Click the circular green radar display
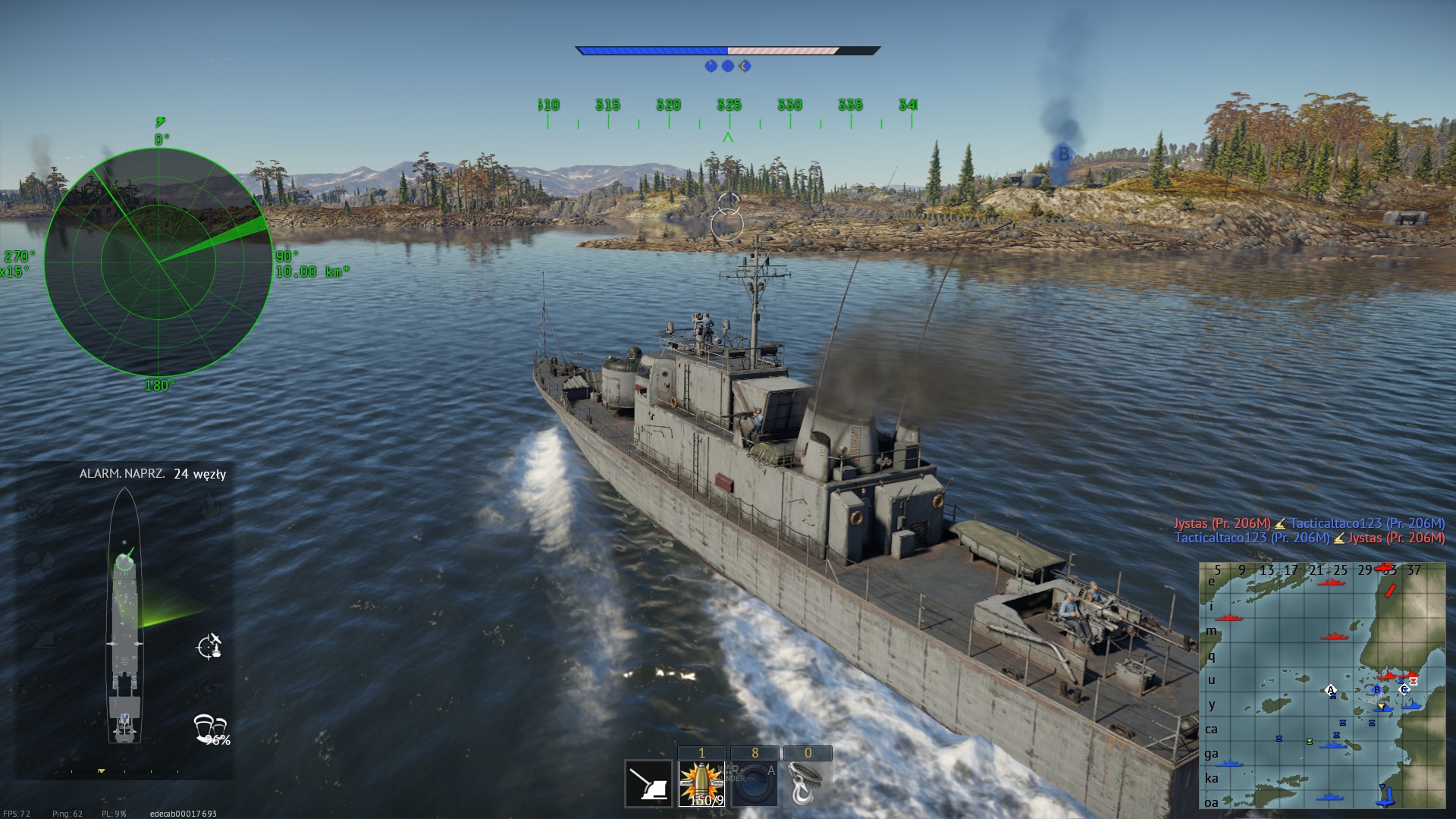Viewport: 1456px width, 819px height. point(158,262)
